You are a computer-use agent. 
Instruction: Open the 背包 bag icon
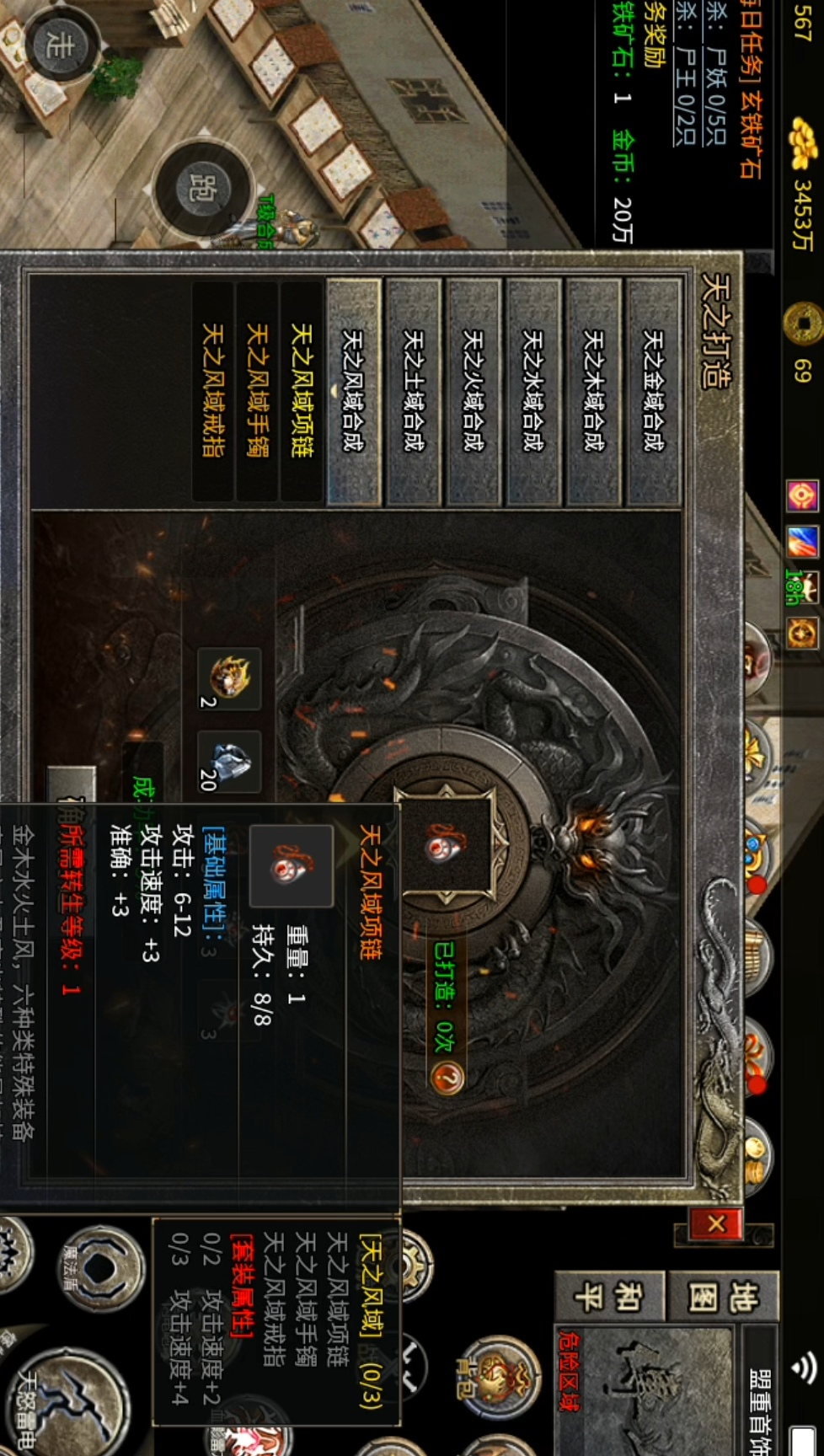(x=497, y=1379)
